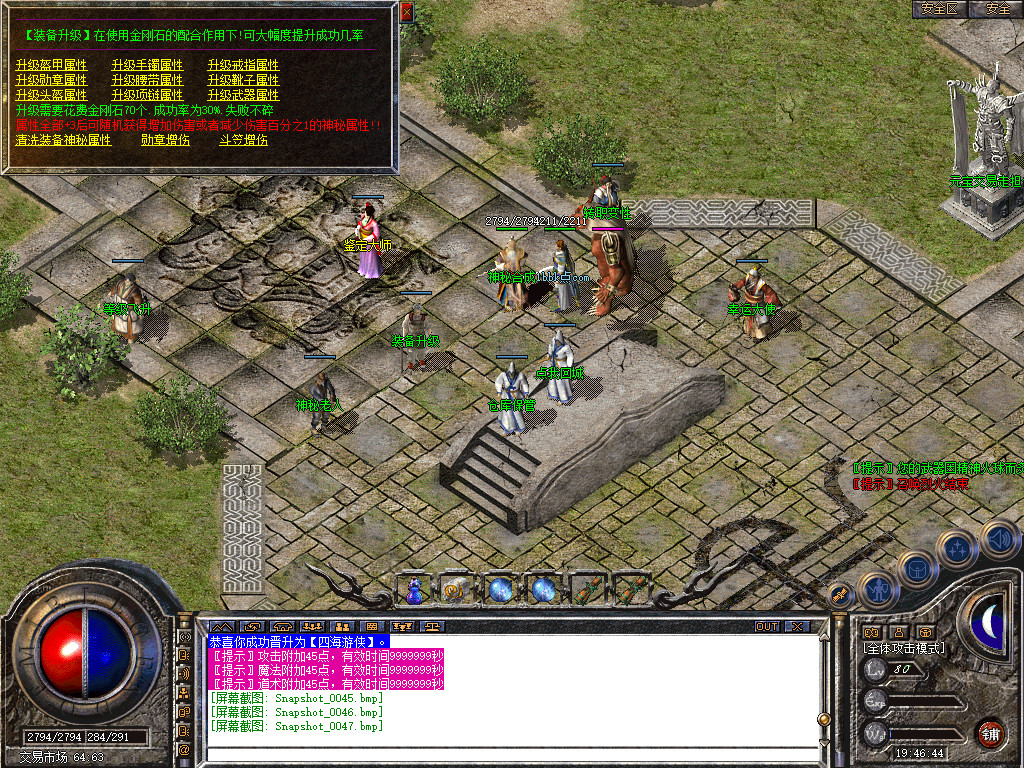Choose 升级勋章属性 medal upgrade option
The image size is (1024, 768).
coord(51,80)
